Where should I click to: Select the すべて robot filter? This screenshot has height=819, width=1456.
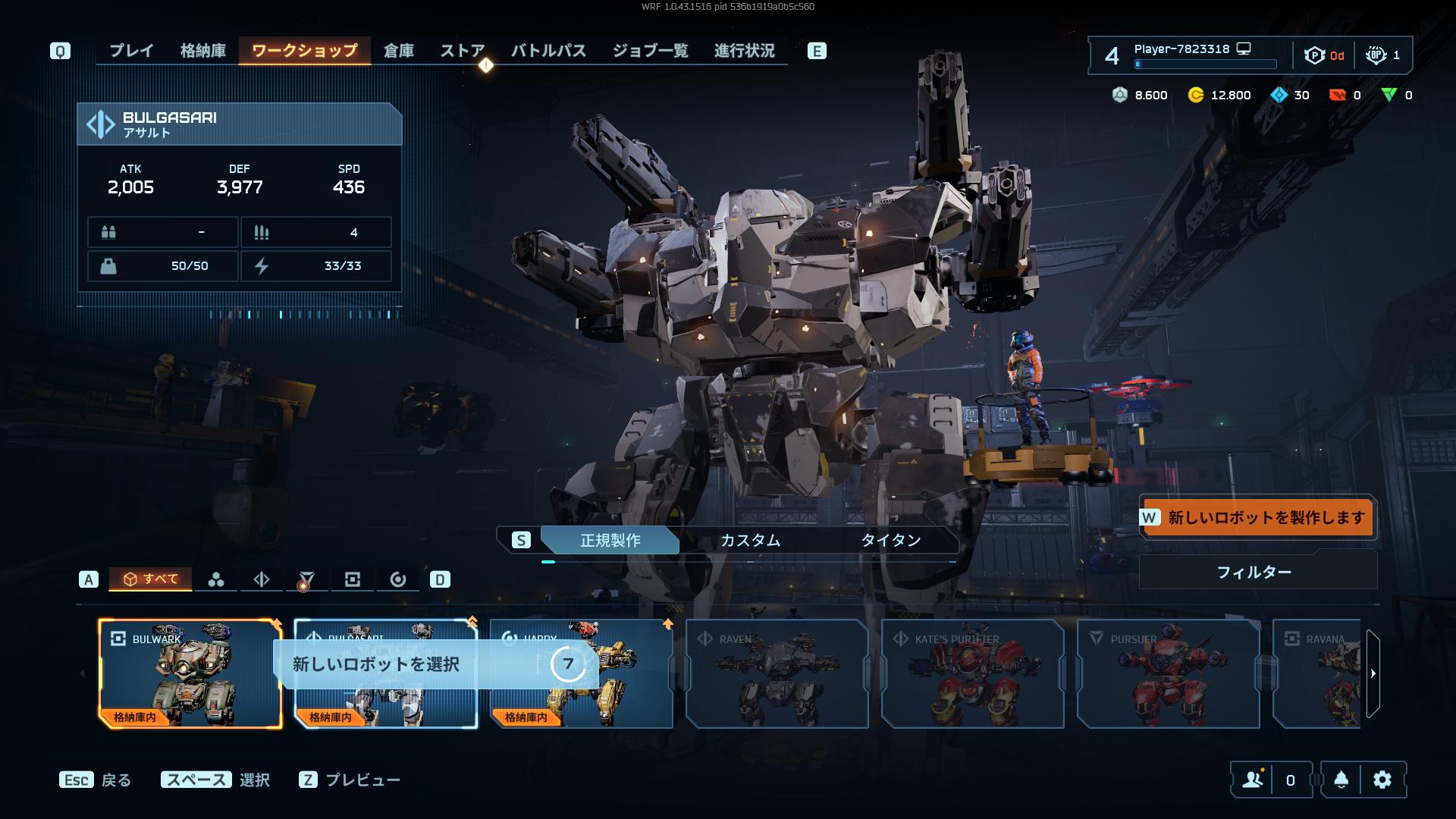point(151,579)
